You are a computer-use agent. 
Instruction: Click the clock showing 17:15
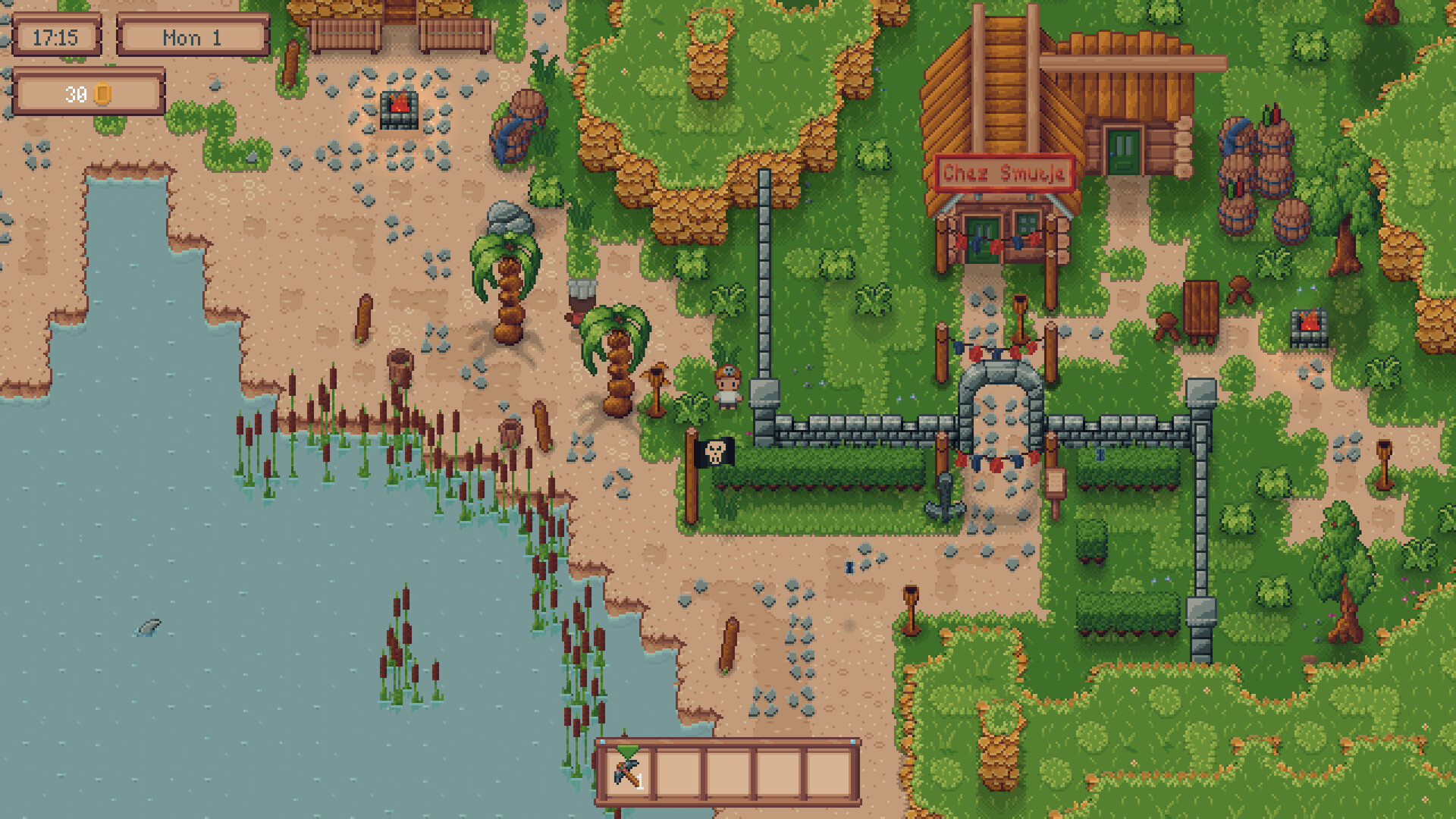coord(58,37)
